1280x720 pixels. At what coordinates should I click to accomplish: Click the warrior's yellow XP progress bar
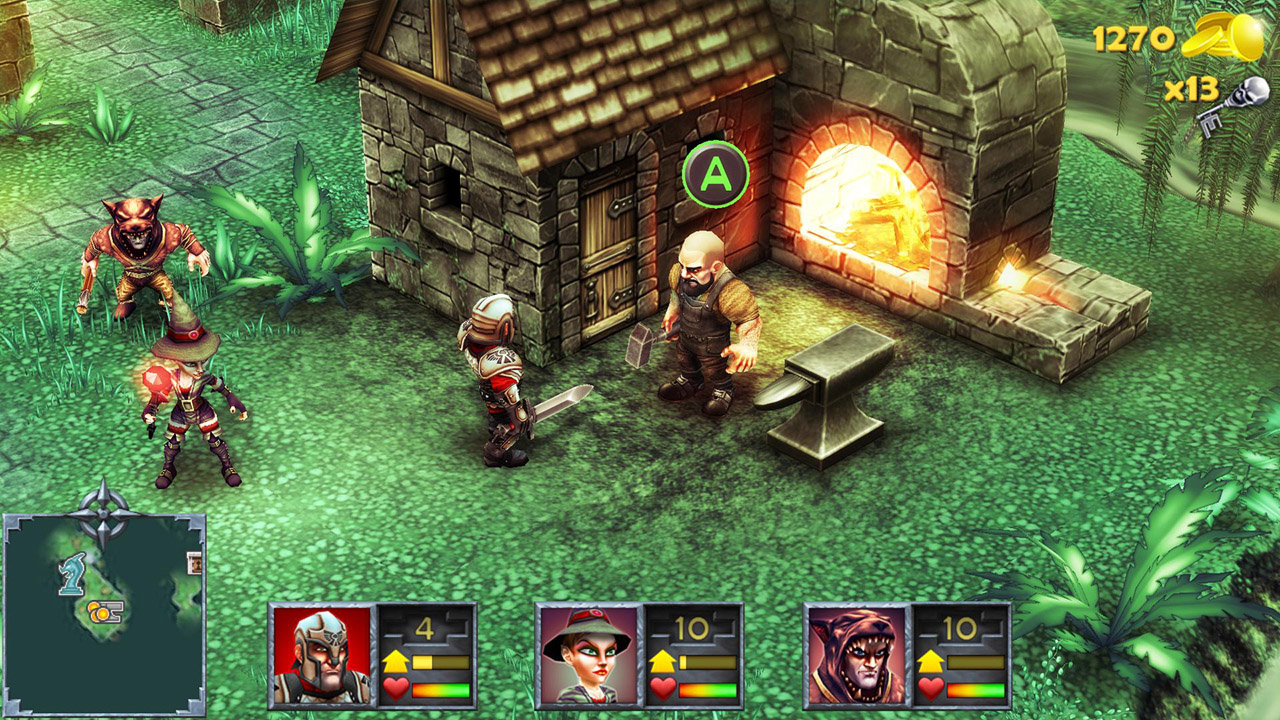click(441, 662)
